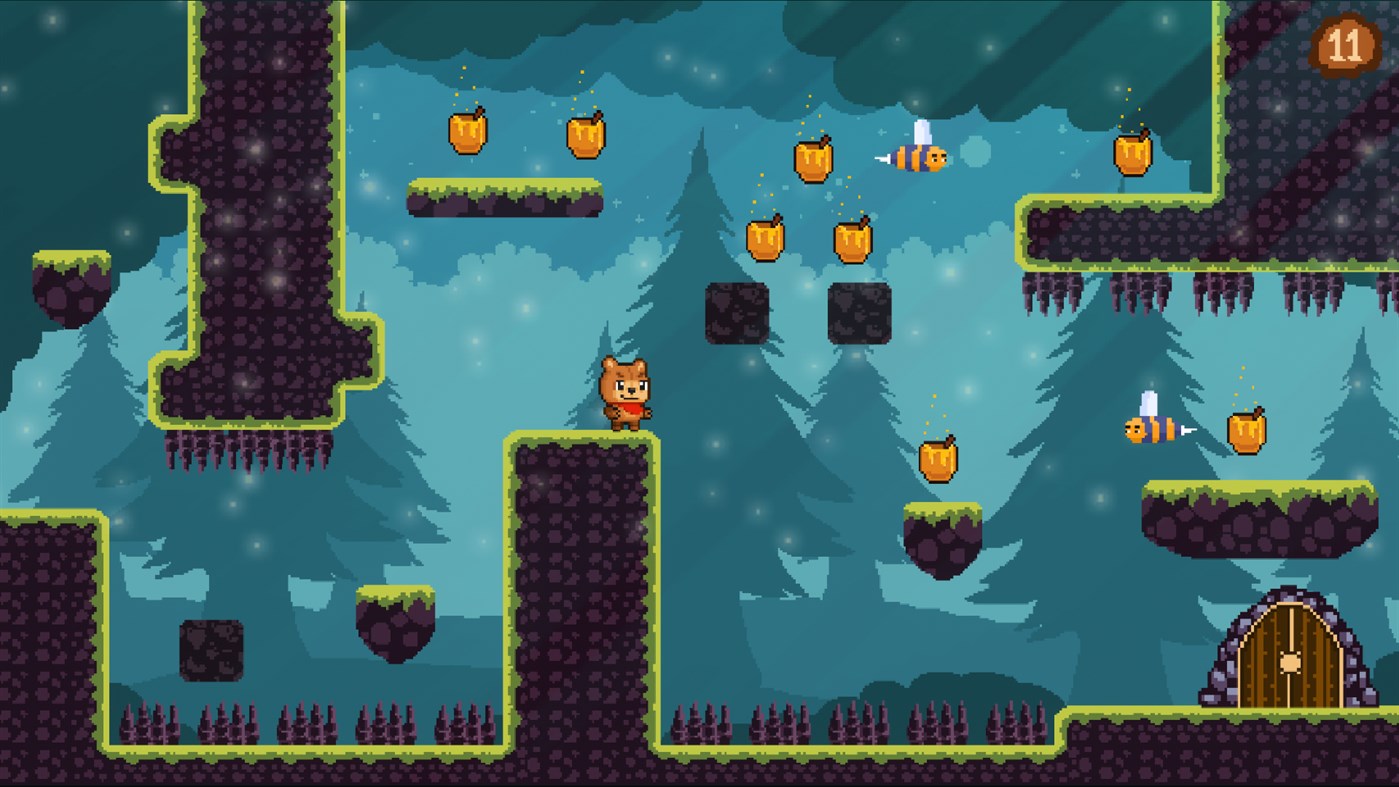The width and height of the screenshot is (1399, 787).
Task: Click the bee flying near the top honey pot
Action: click(x=919, y=157)
